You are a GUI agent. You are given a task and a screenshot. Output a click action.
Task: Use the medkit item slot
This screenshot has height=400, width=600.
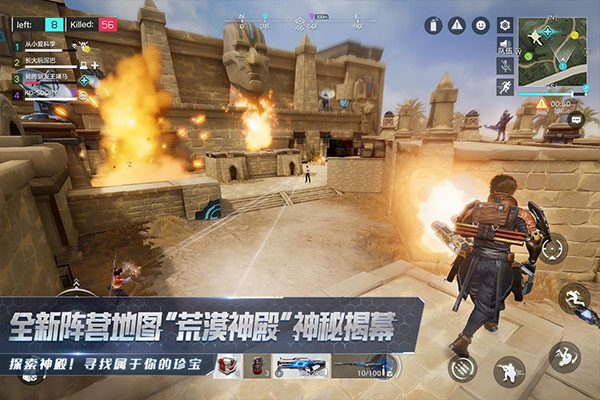pyautogui.click(x=228, y=366)
